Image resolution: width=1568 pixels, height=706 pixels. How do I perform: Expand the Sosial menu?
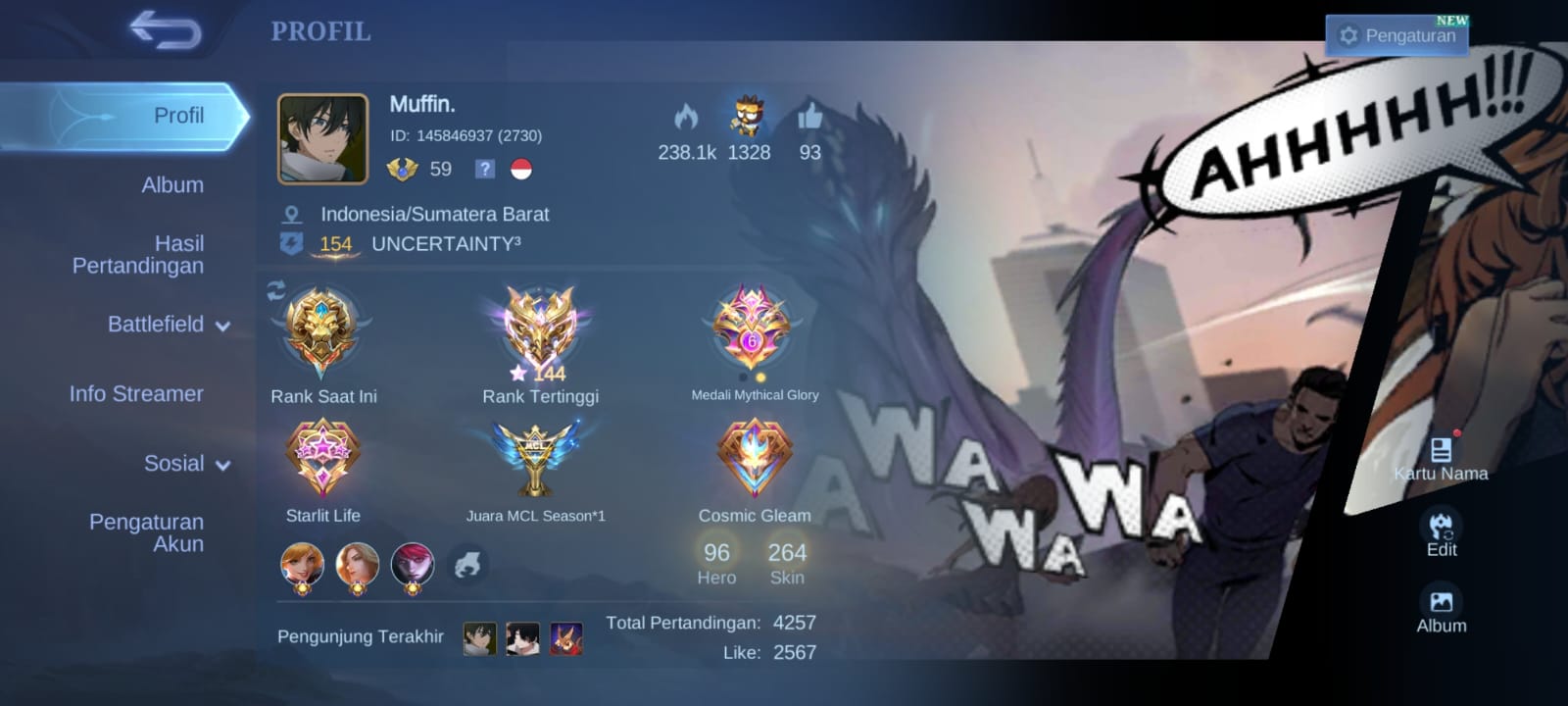click(186, 464)
